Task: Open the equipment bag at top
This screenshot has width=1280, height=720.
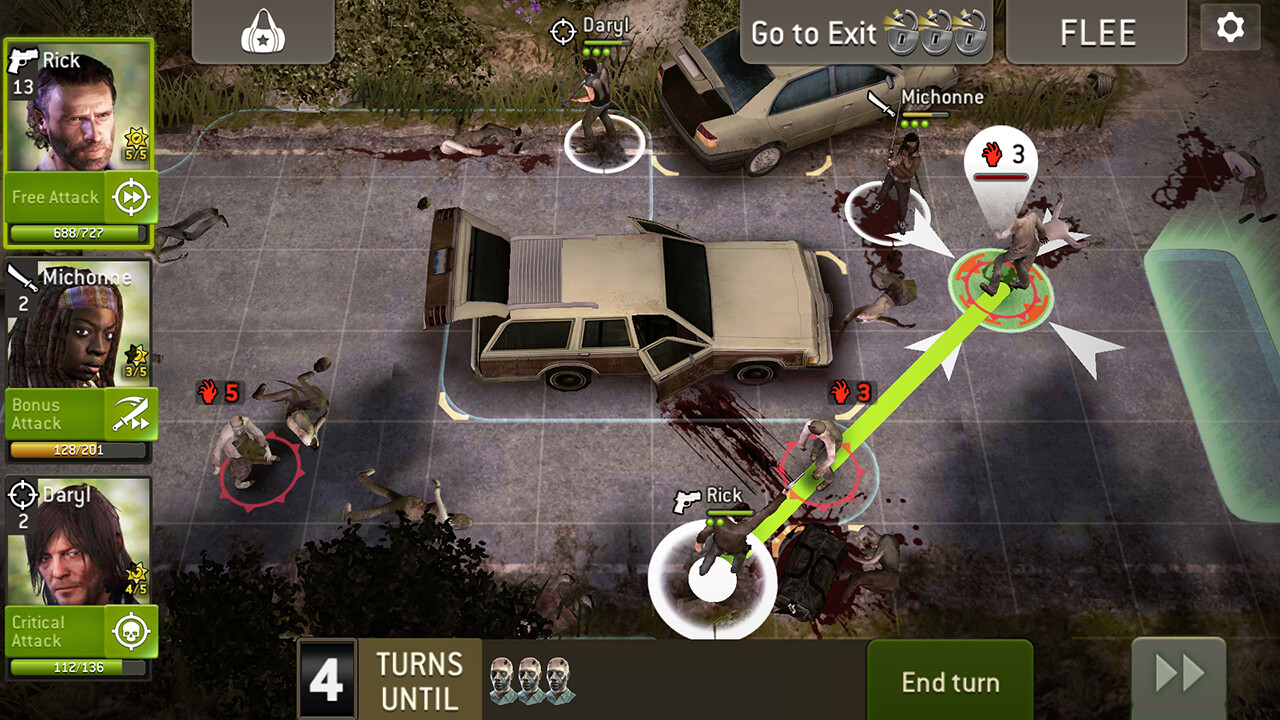Action: point(262,32)
